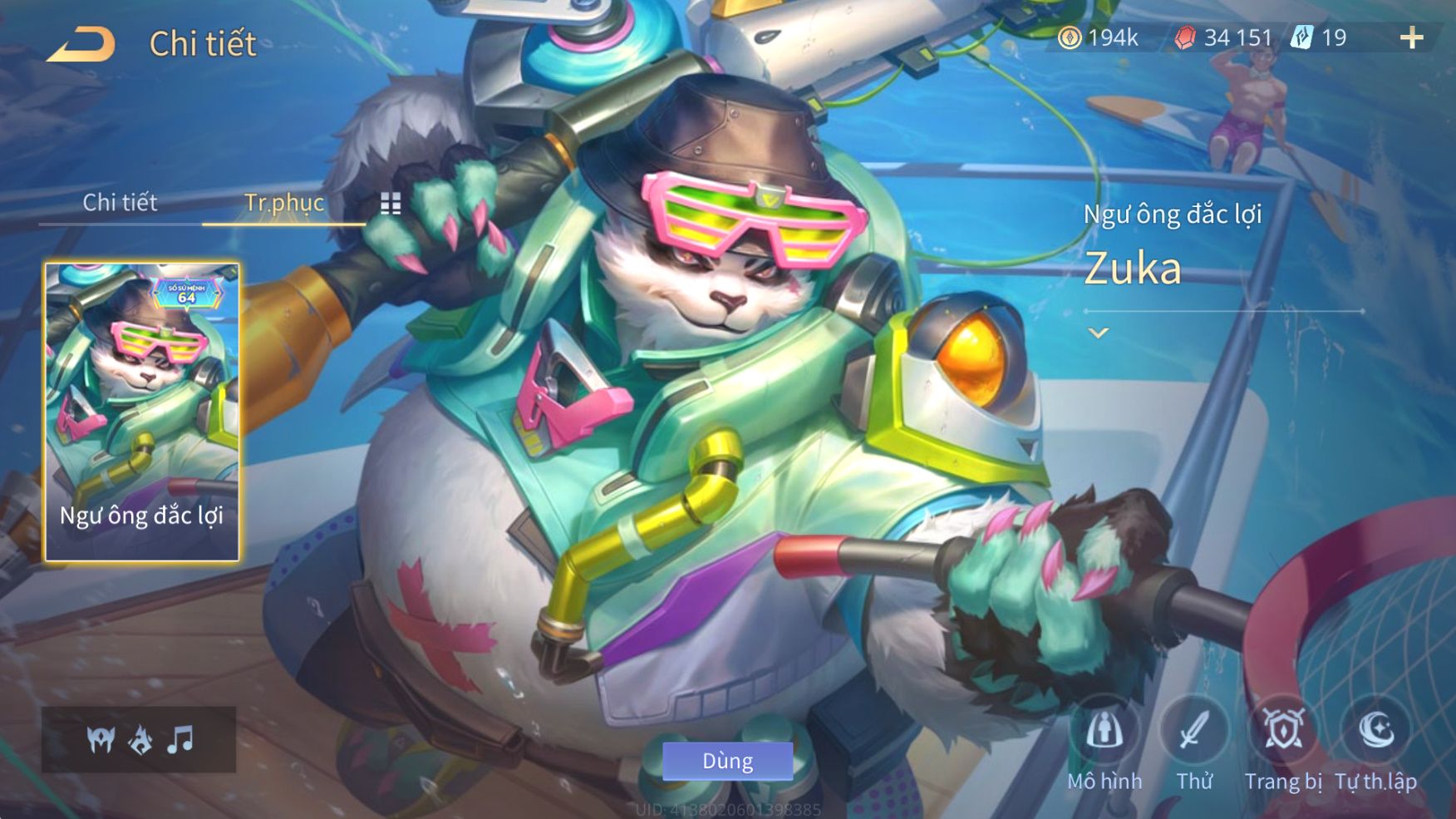Go back with the return arrow
The image size is (1456, 819).
(x=81, y=44)
